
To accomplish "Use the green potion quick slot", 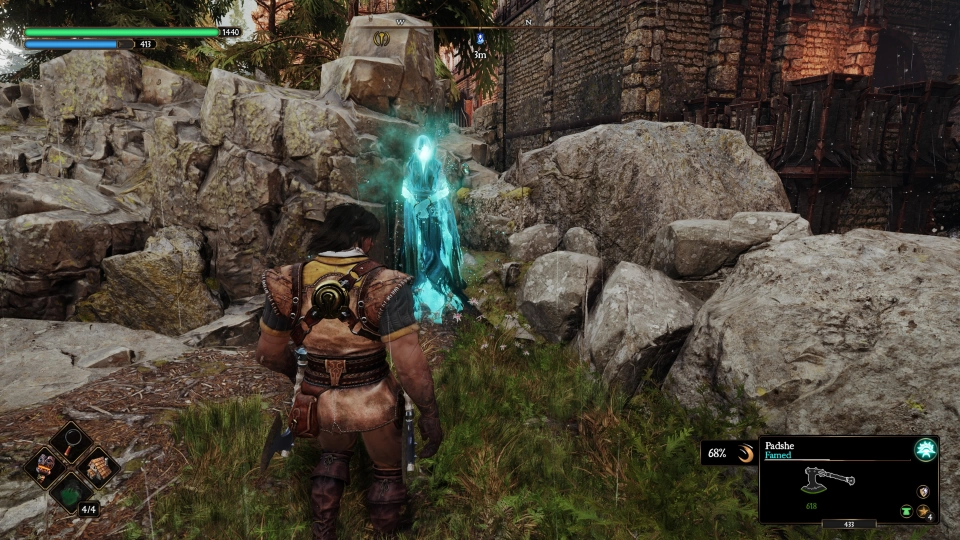I will pyautogui.click(x=70, y=493).
